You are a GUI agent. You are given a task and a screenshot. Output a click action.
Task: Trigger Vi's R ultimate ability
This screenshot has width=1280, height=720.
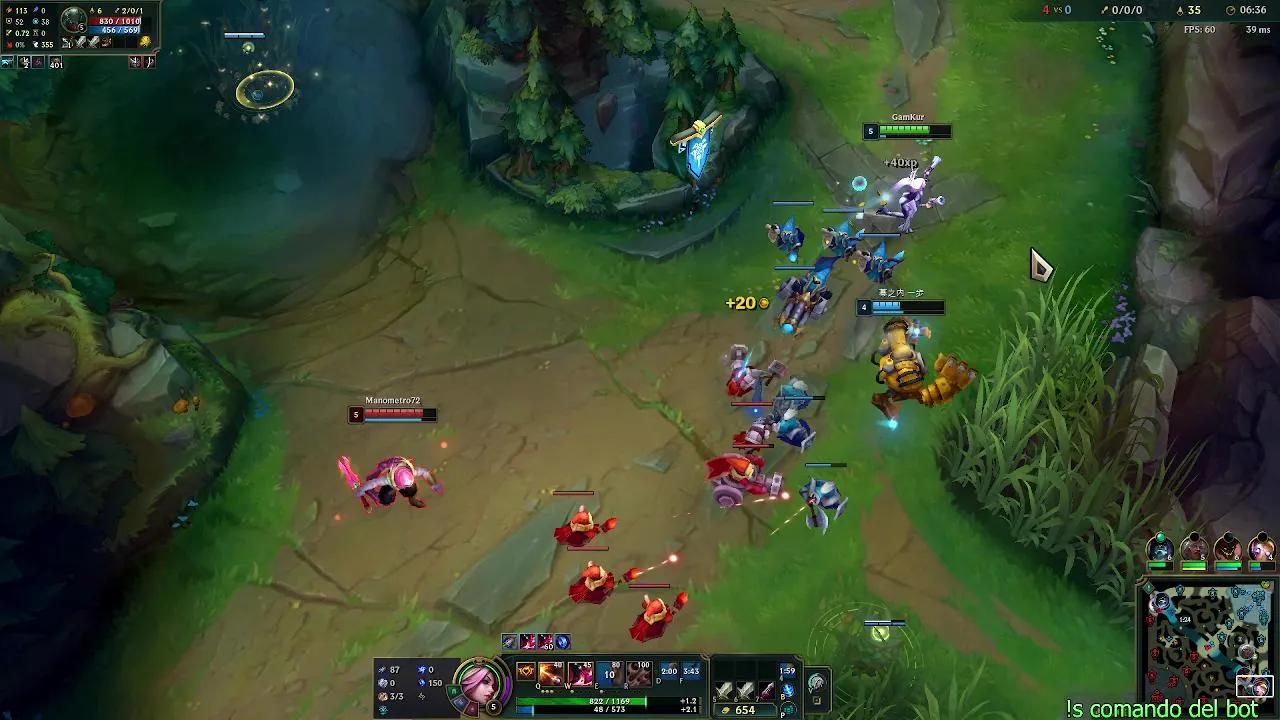click(x=637, y=675)
